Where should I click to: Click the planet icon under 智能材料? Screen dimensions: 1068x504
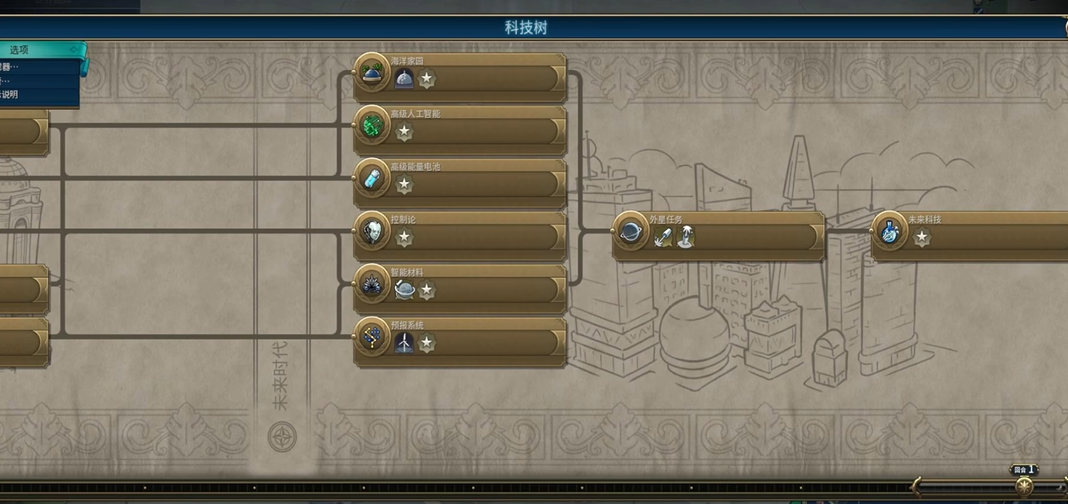404,290
